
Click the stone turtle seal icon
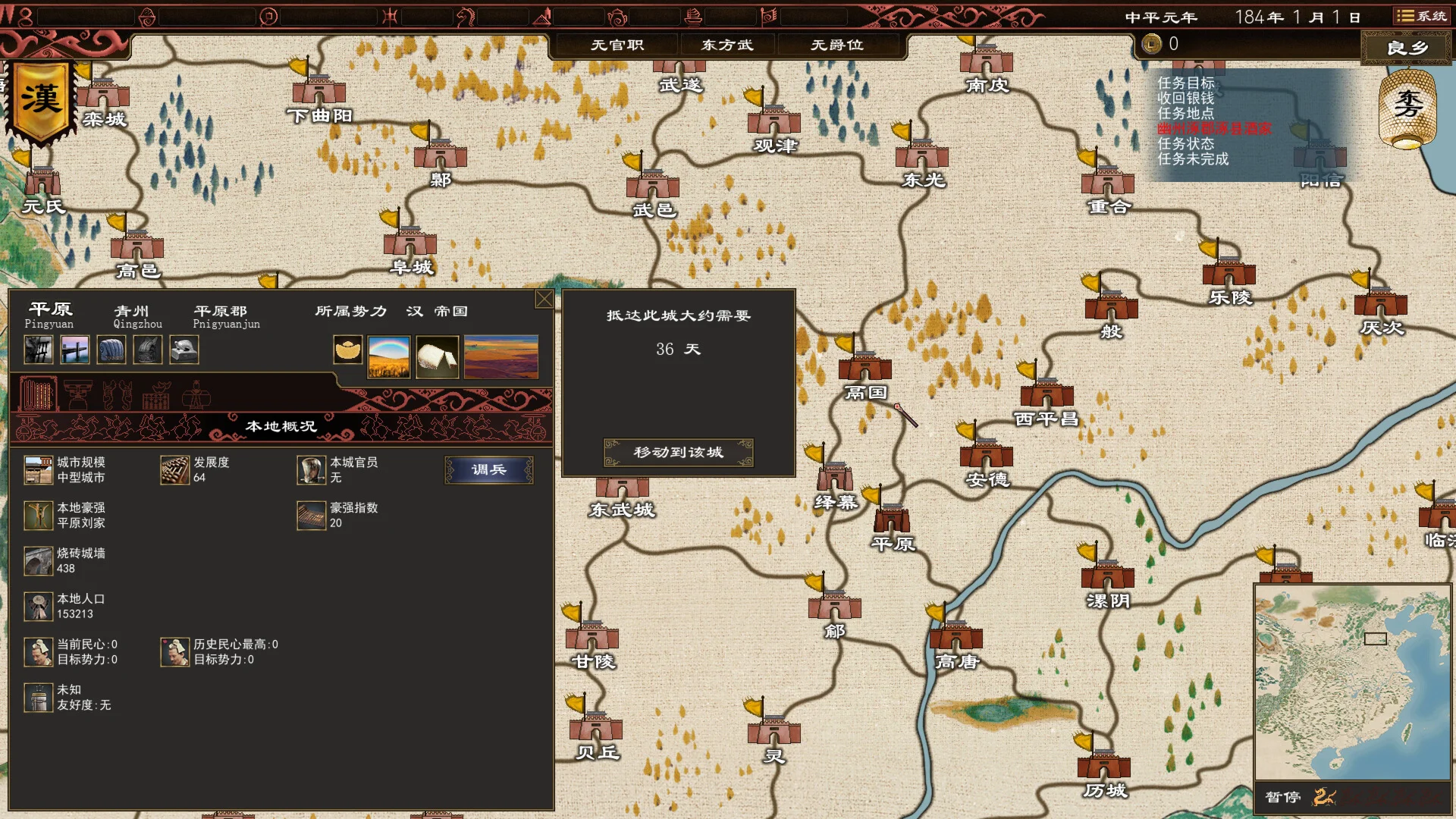[x=184, y=350]
